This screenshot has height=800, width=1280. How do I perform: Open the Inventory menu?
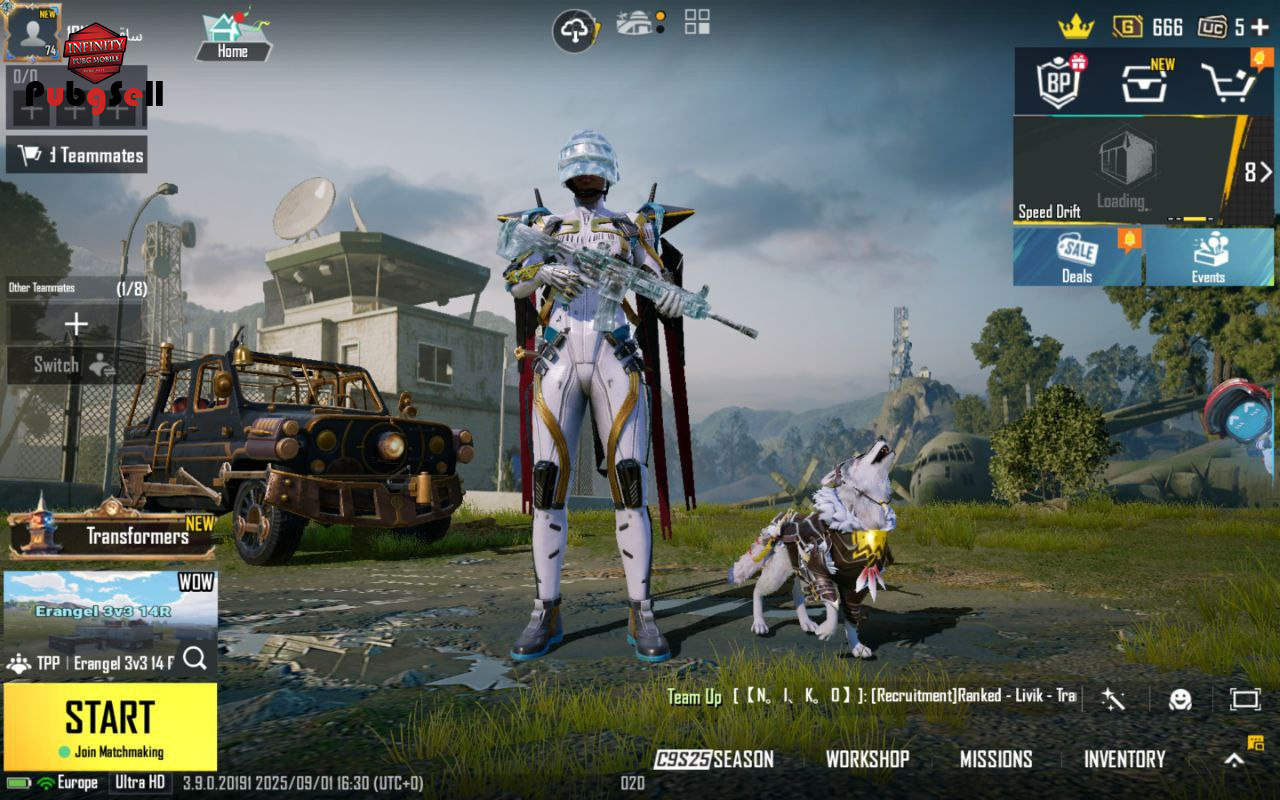1124,759
